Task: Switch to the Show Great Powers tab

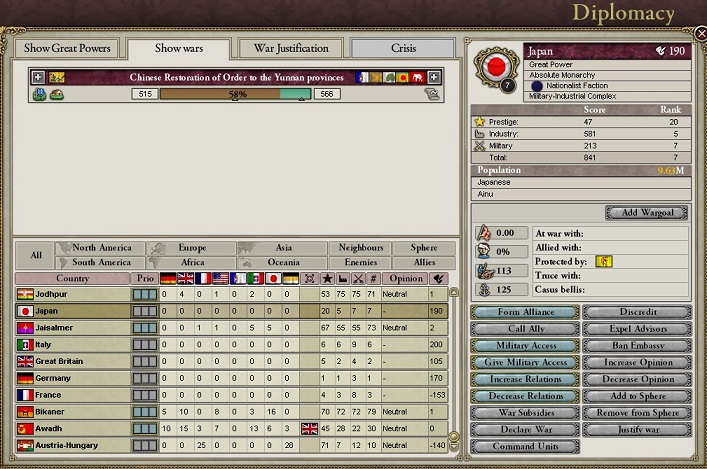Action: coord(66,48)
